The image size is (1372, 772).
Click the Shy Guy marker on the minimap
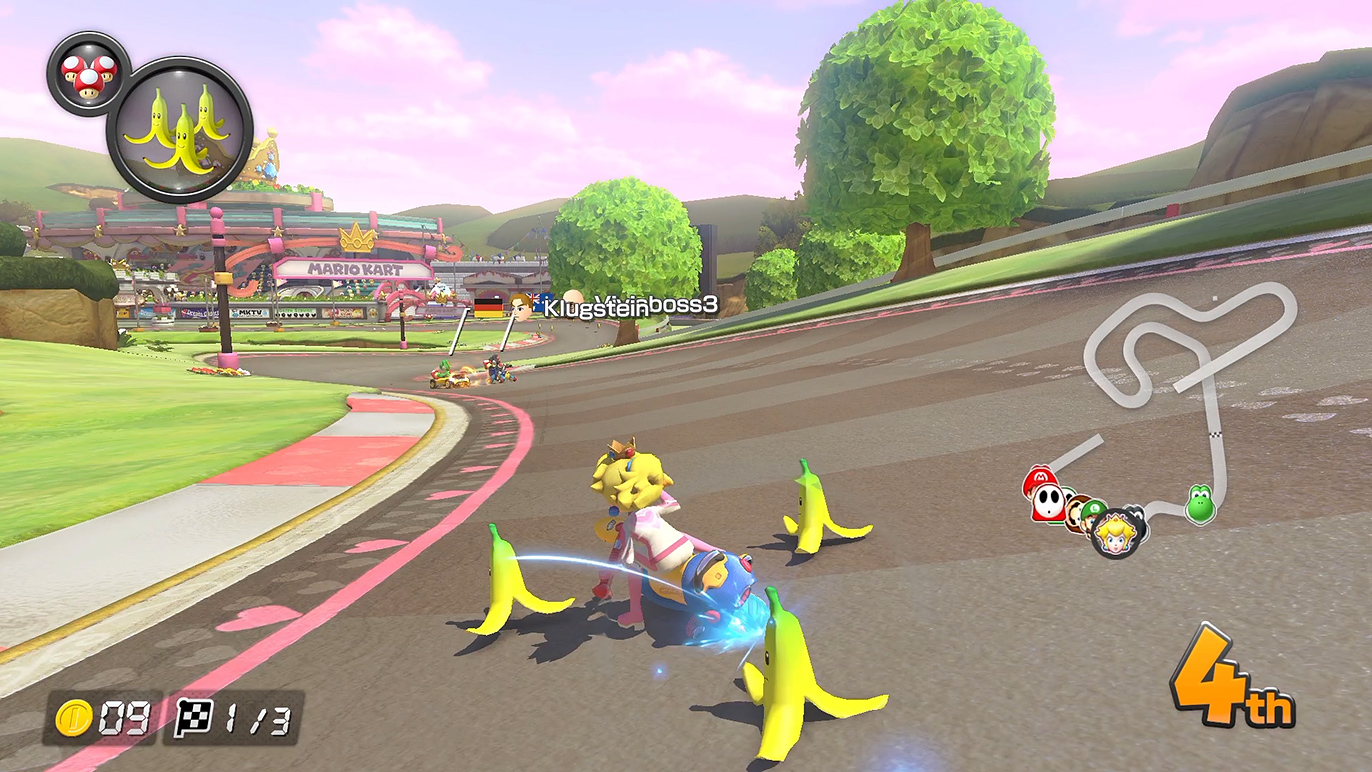1047,500
